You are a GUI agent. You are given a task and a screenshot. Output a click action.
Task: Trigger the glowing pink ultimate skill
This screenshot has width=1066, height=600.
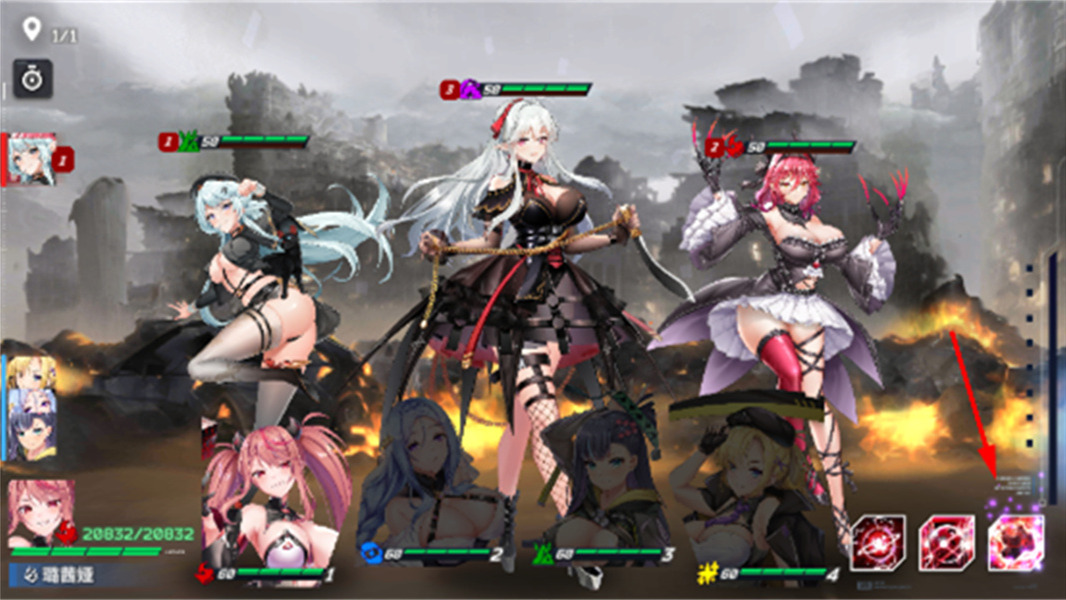[1015, 543]
